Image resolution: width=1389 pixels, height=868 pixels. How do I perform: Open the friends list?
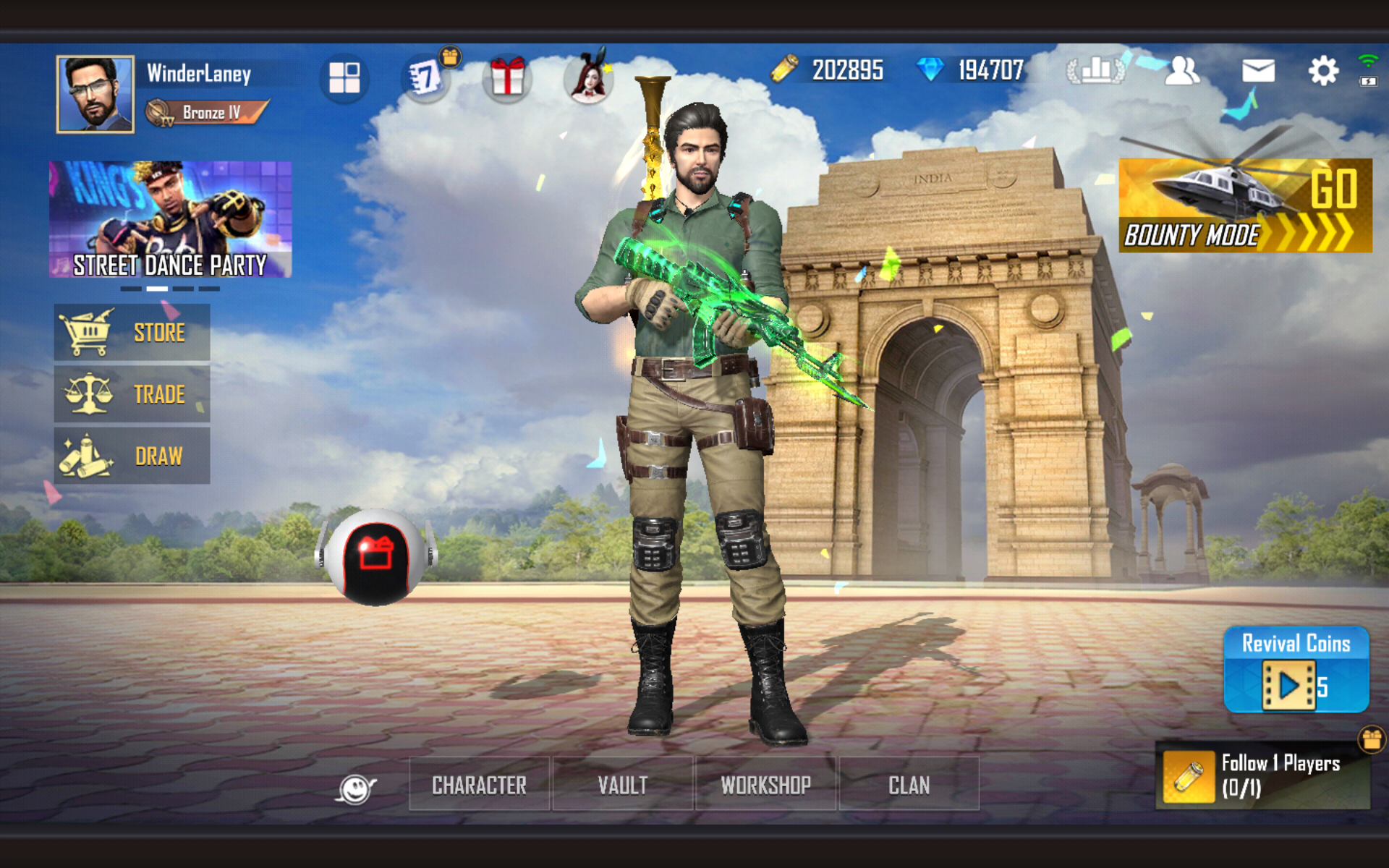(x=1182, y=70)
